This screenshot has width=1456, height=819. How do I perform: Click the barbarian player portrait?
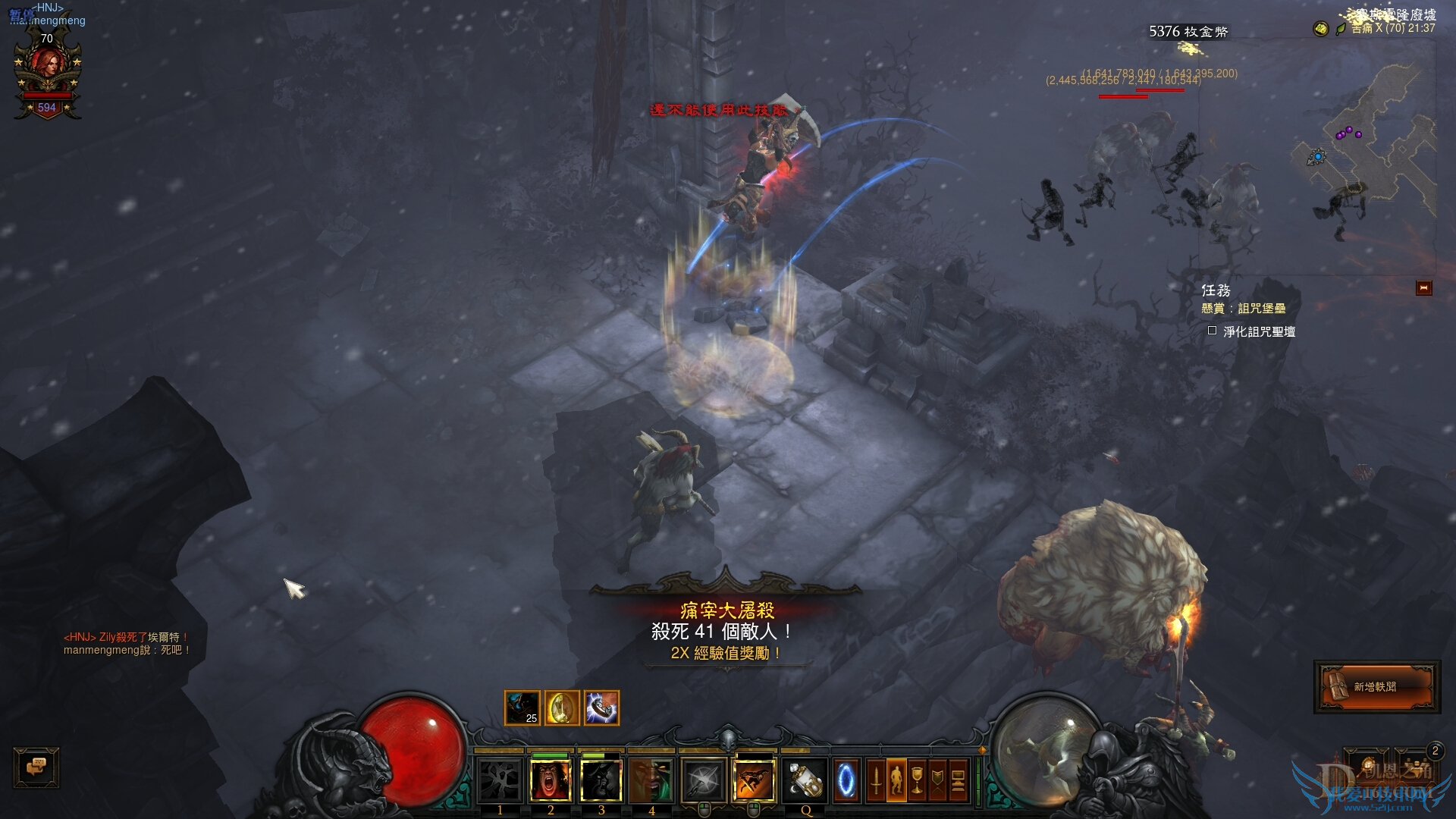pos(48,72)
